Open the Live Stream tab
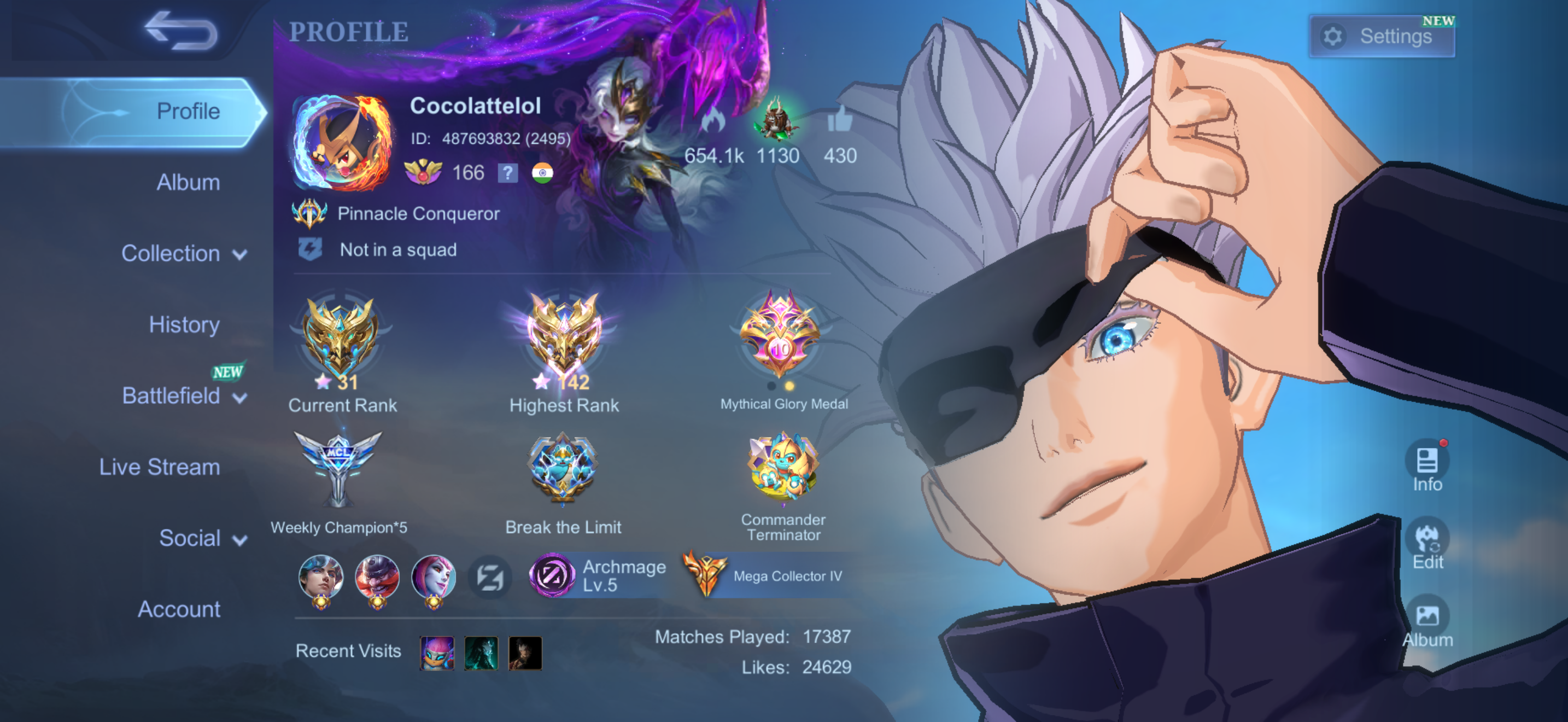 click(x=160, y=467)
